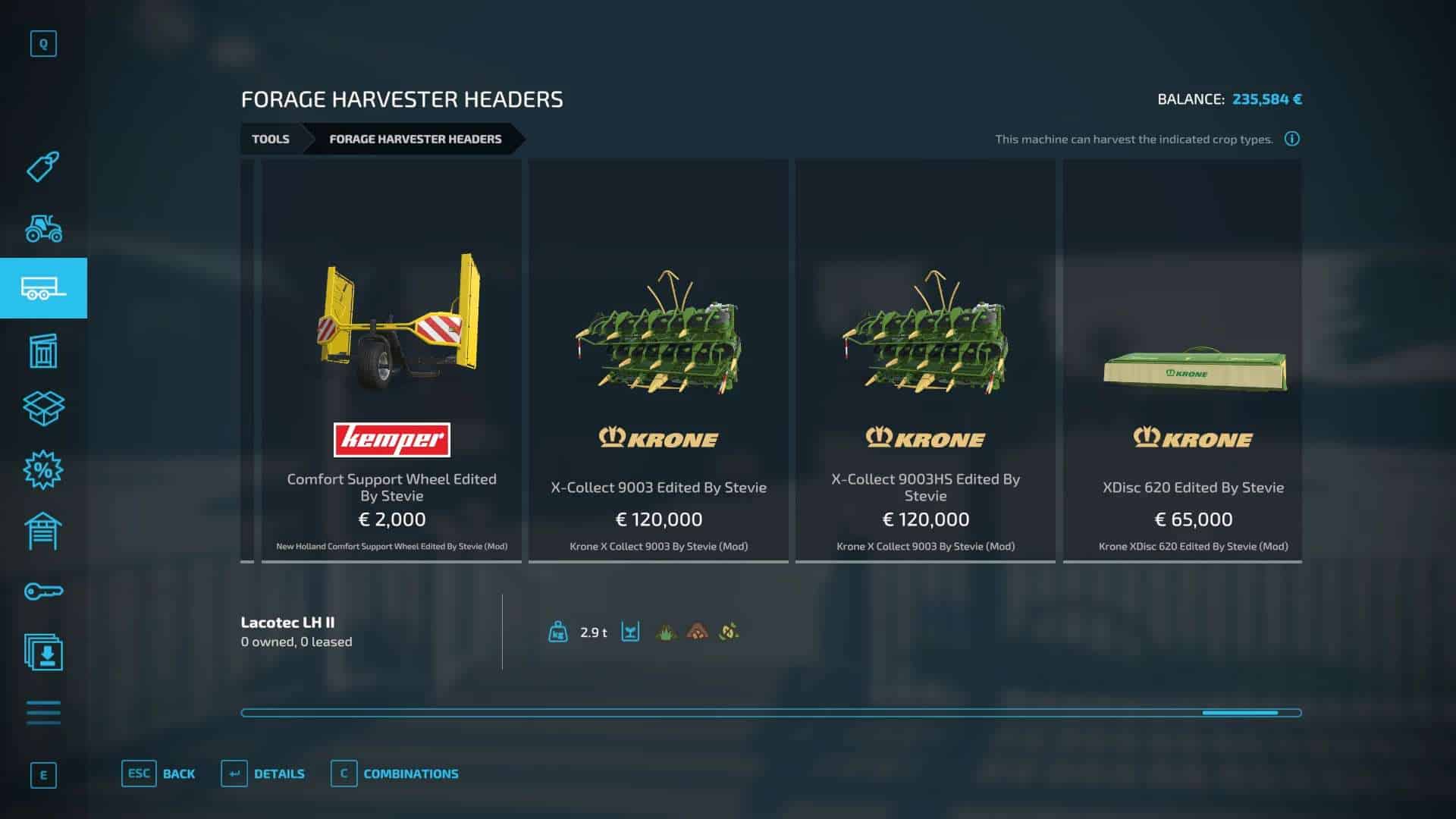Click the info icon beside crop types hint
The image size is (1456, 819).
click(1292, 139)
